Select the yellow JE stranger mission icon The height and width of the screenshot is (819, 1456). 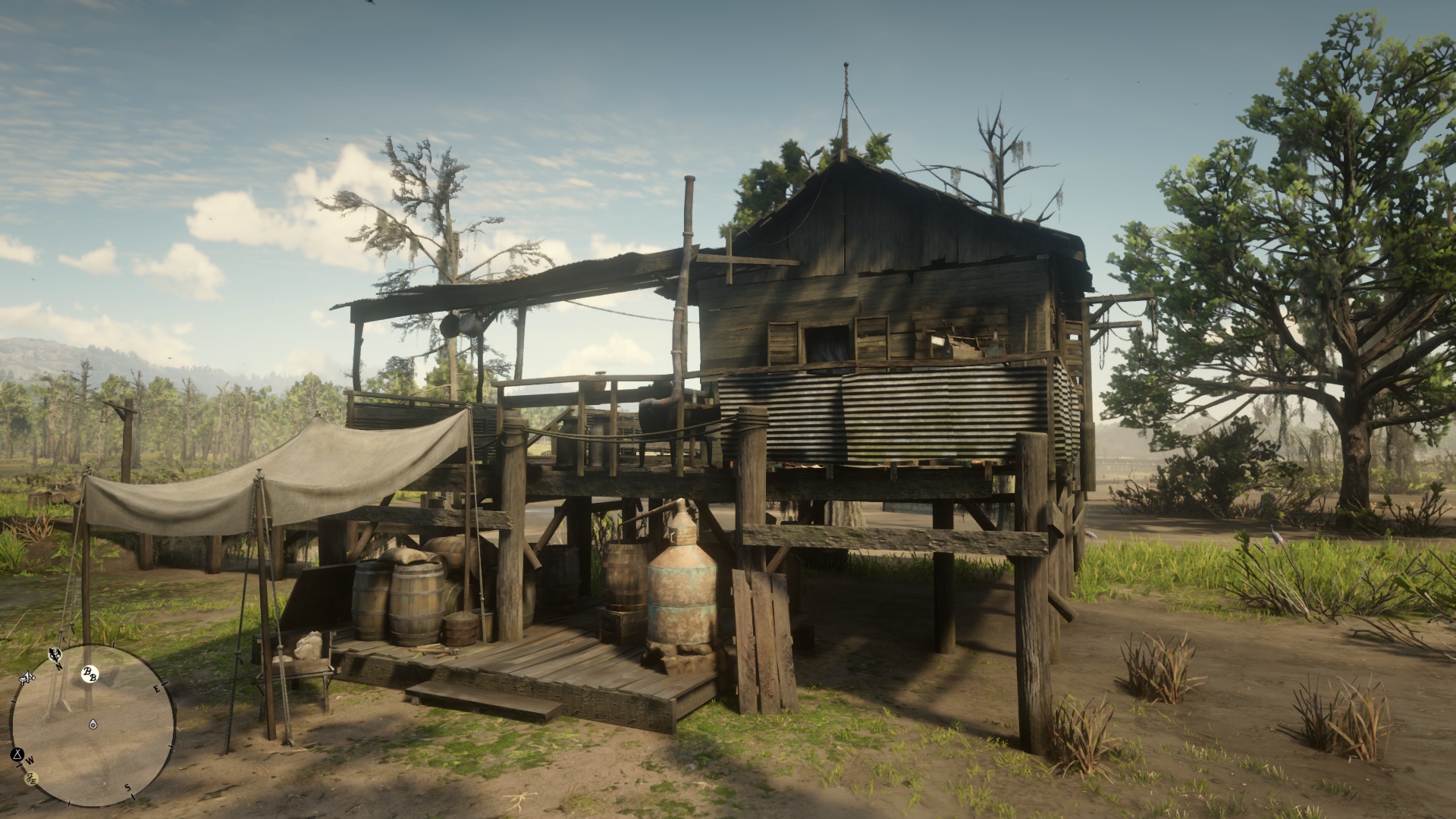pos(31,778)
